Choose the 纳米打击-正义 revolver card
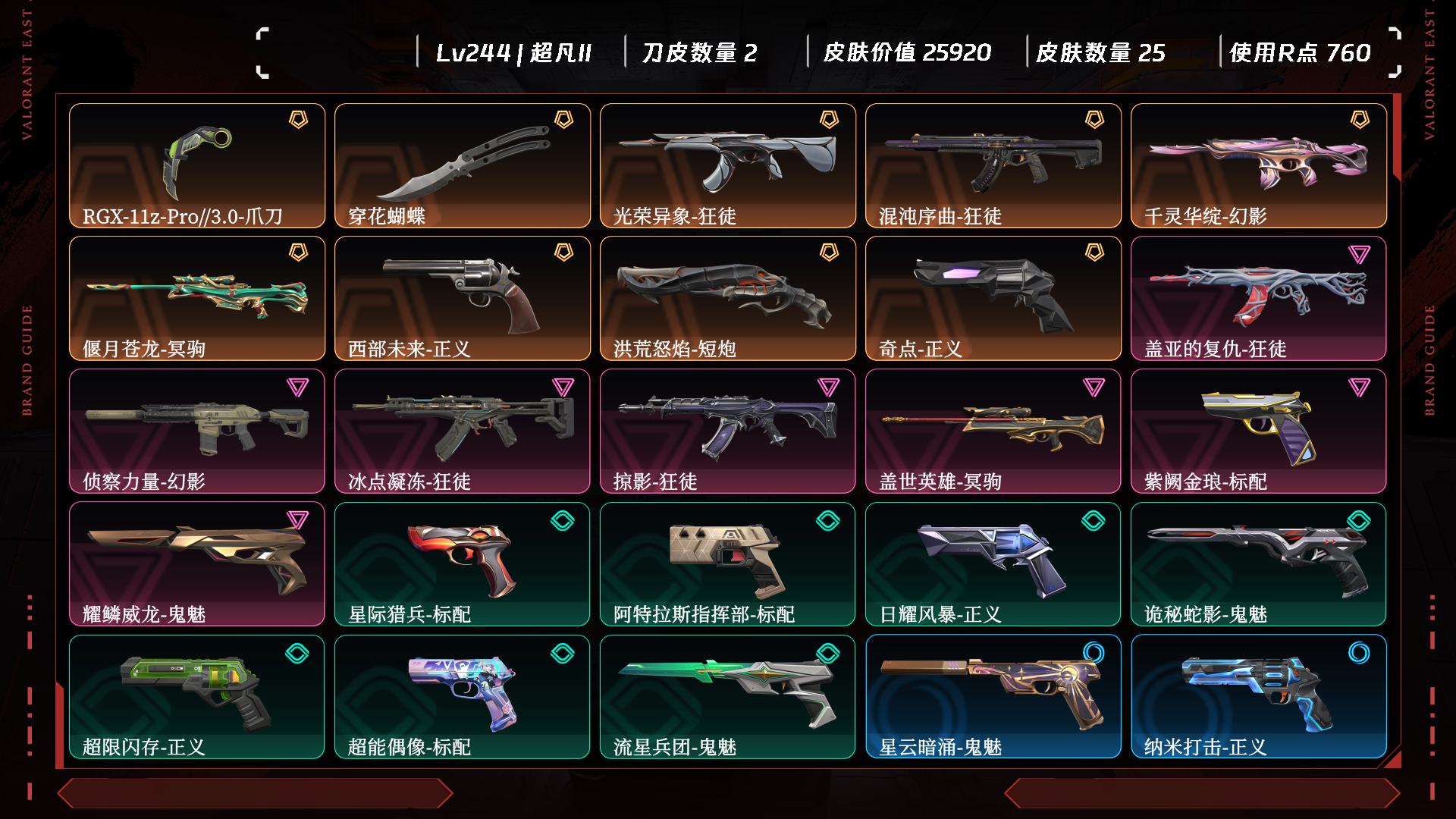 pos(1259,696)
